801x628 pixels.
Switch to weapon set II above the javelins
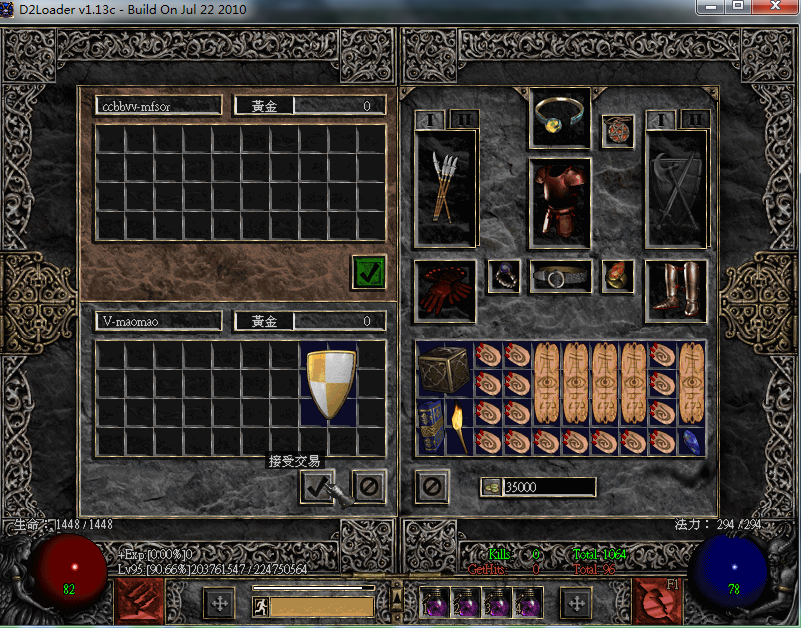pyautogui.click(x=462, y=120)
